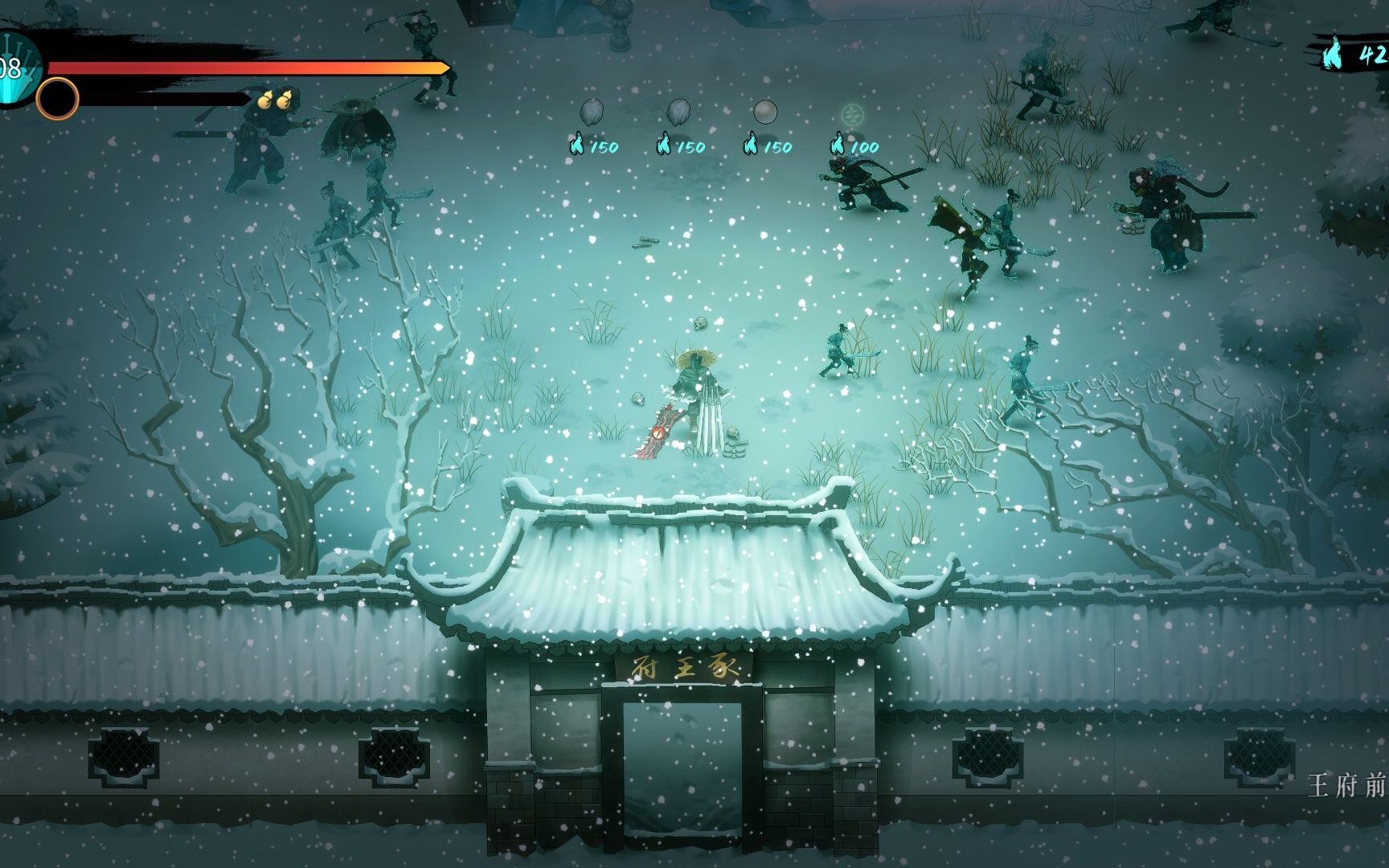Click the second furry relic orb item
The height and width of the screenshot is (868, 1389).
tap(679, 111)
